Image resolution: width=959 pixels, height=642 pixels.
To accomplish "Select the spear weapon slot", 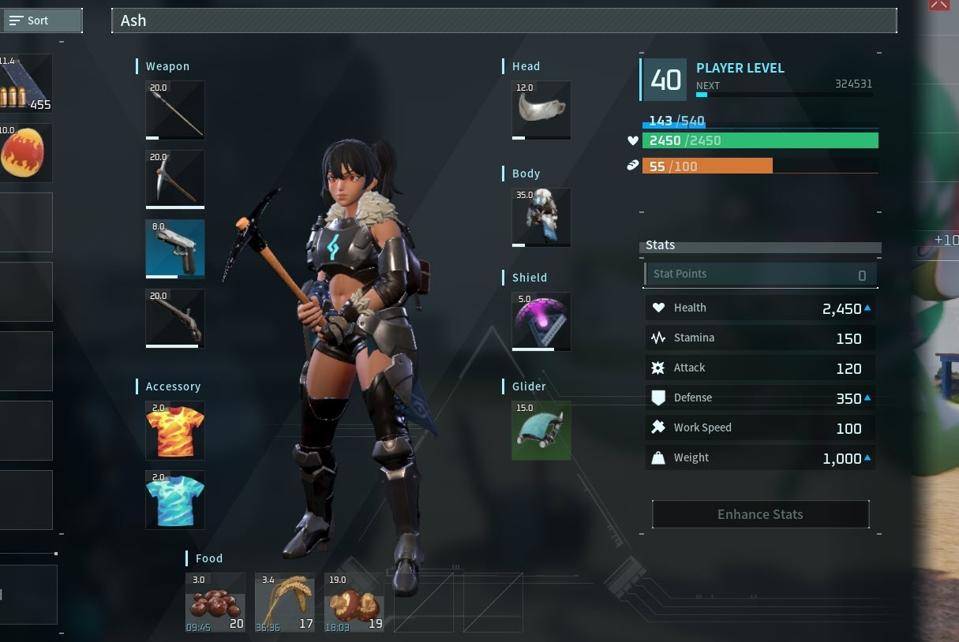I will coord(175,110).
